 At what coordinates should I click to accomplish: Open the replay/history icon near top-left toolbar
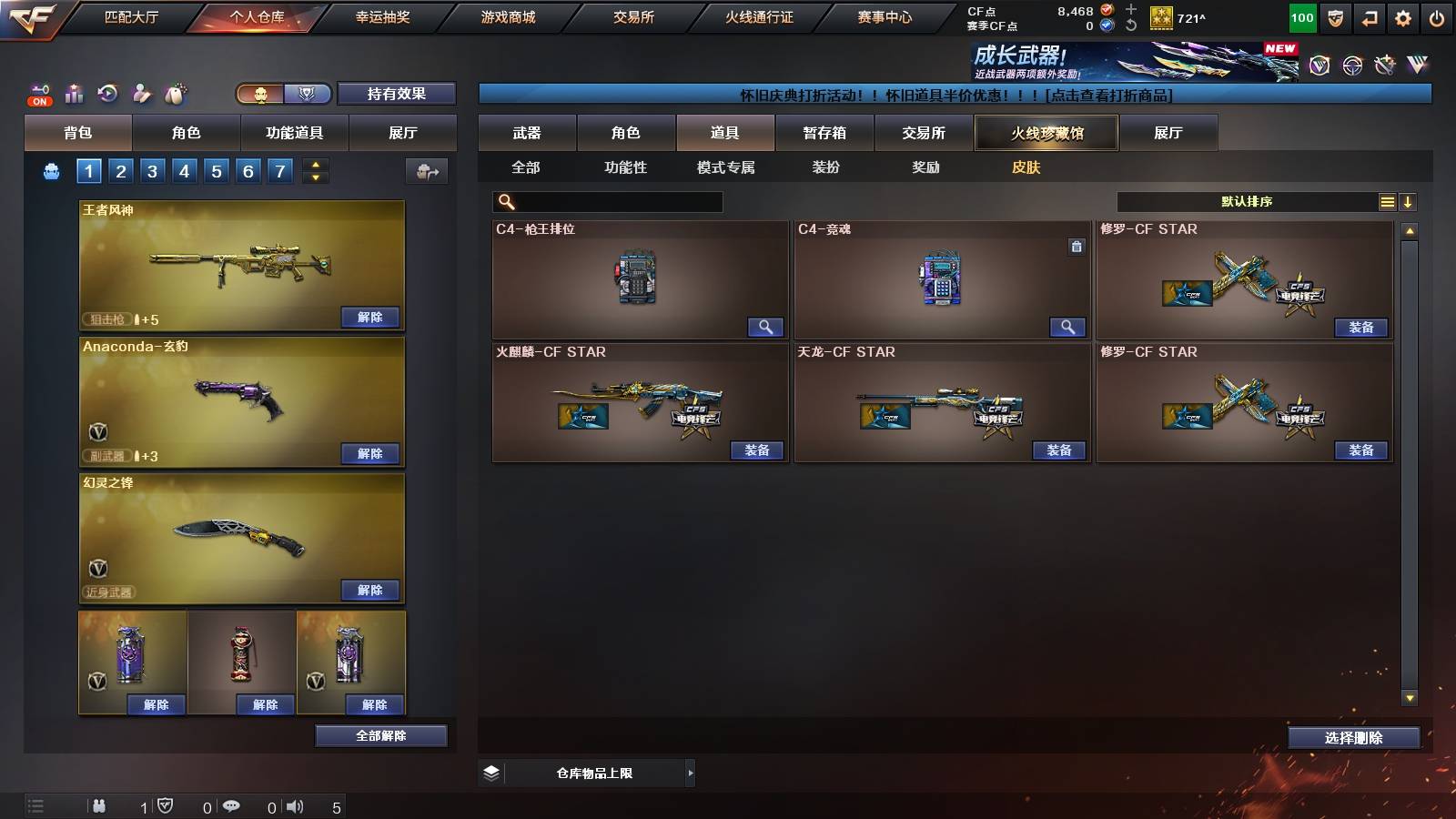click(109, 92)
